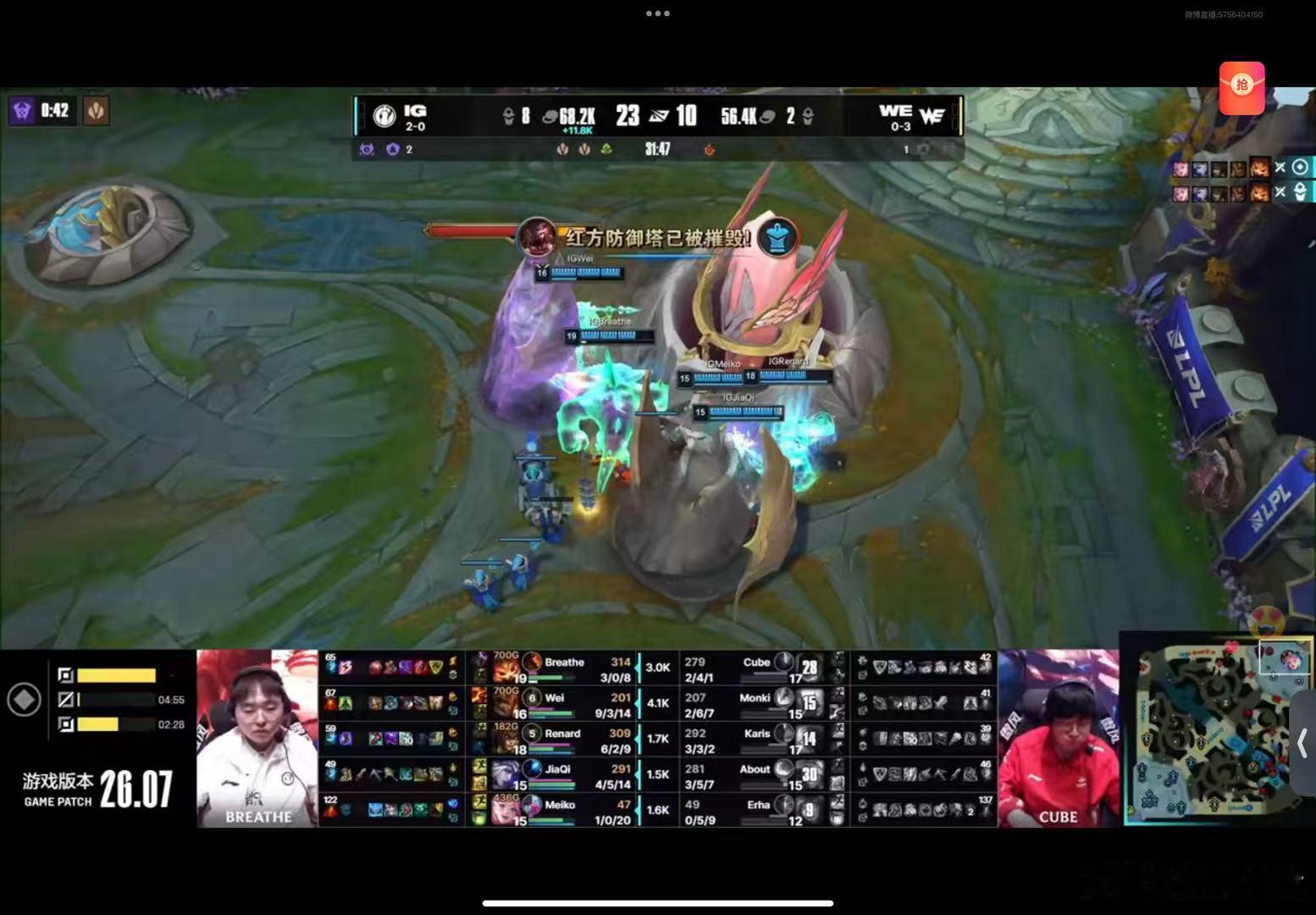Toggle the diamond target icon on the right overlay
1316x915 pixels.
[x=1301, y=168]
